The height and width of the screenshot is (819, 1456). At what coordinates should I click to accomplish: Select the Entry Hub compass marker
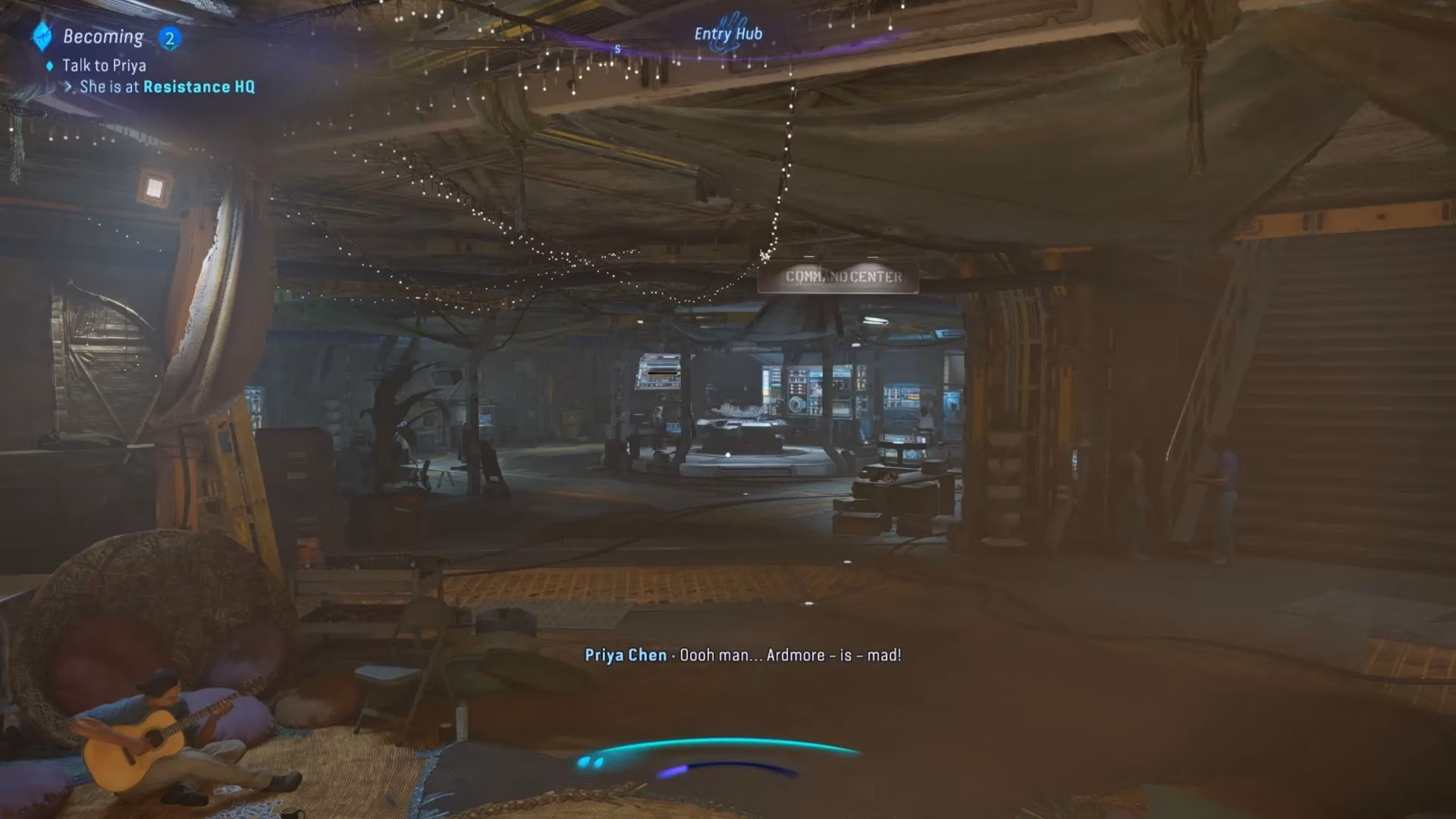(x=728, y=34)
